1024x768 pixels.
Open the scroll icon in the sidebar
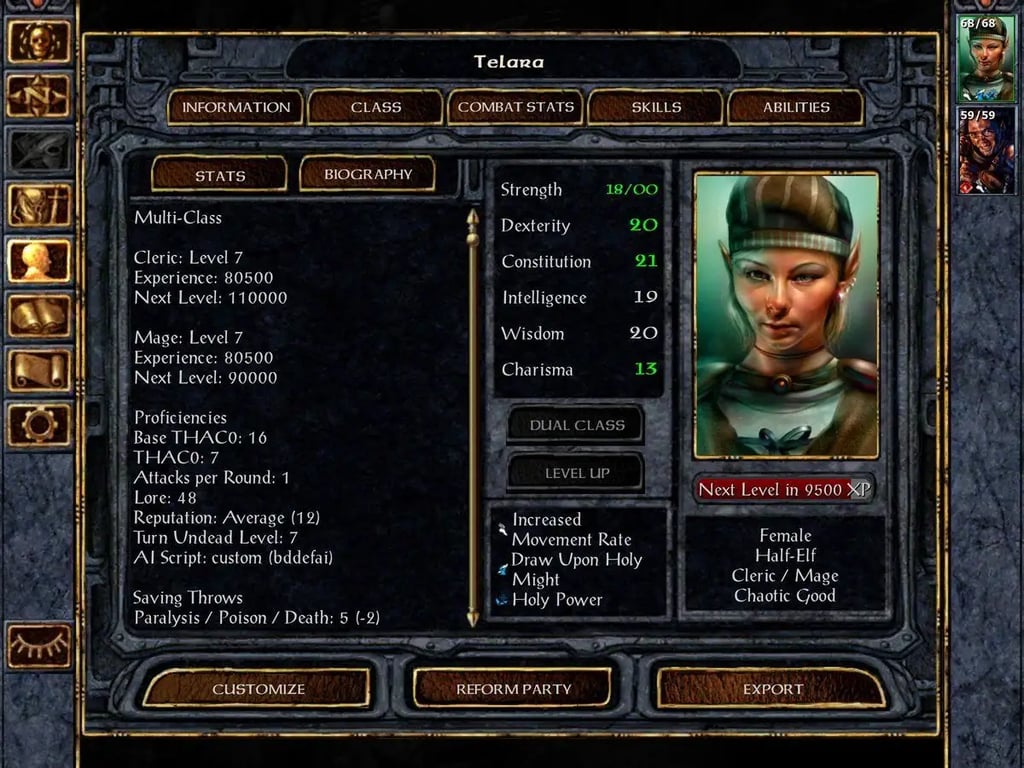pyautogui.click(x=40, y=370)
